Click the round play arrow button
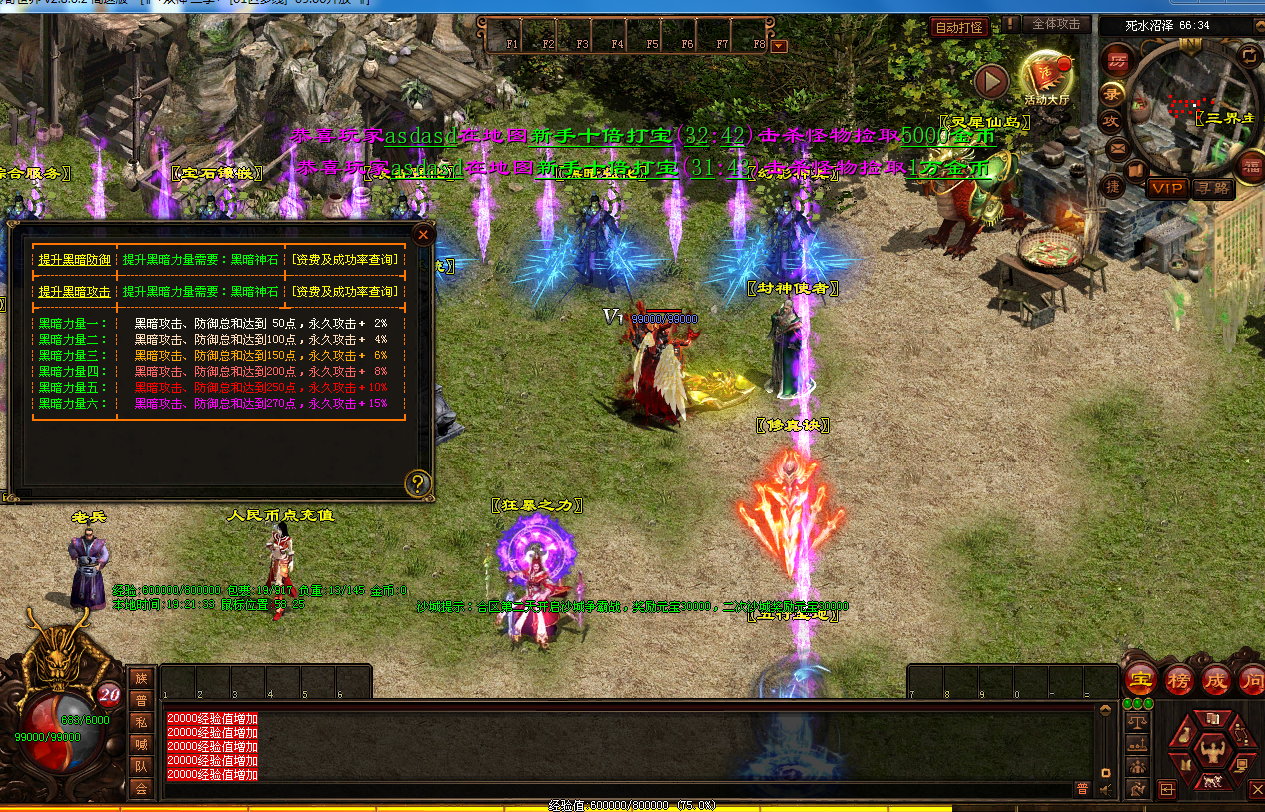1265x812 pixels. point(991,80)
